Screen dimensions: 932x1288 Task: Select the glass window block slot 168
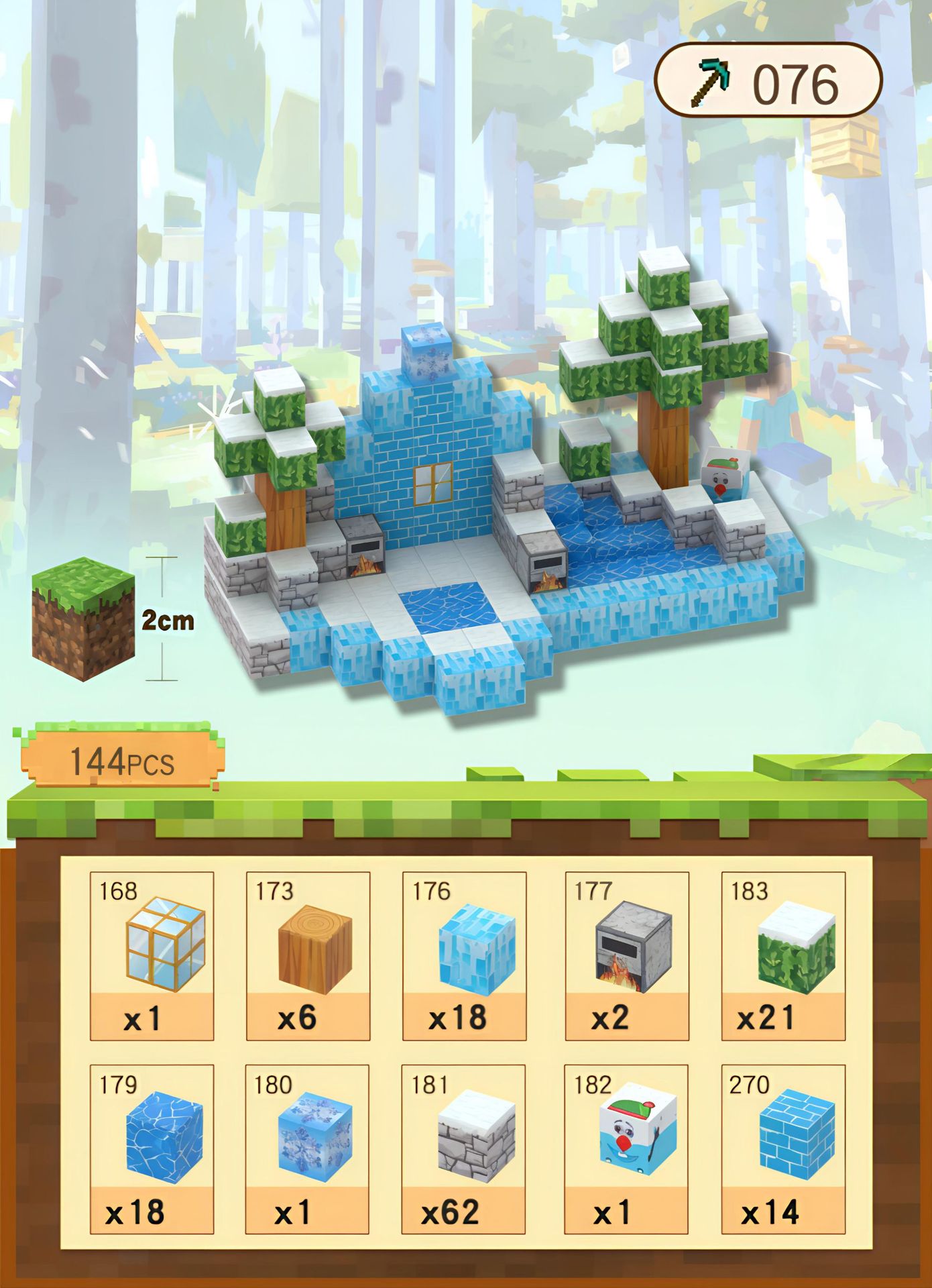(x=152, y=955)
